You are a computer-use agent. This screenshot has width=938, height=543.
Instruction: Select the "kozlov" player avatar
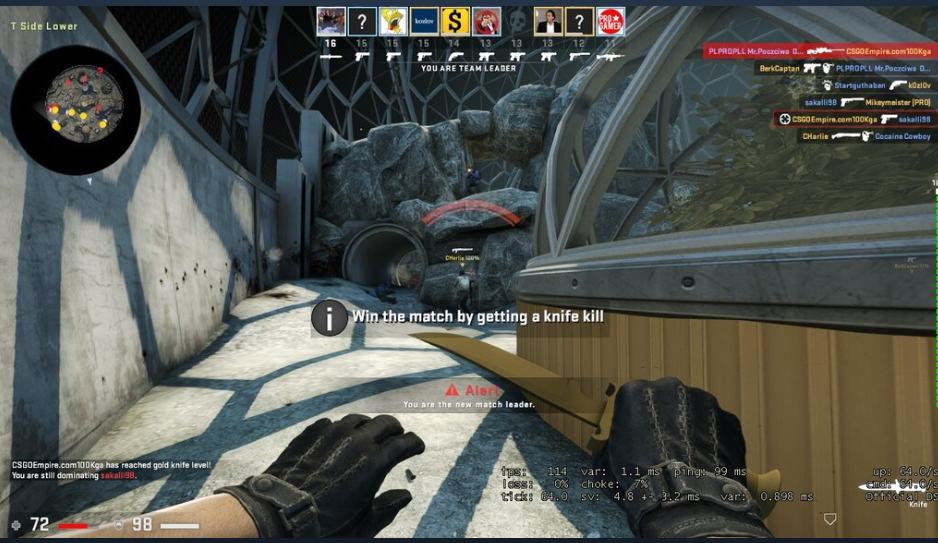(x=424, y=21)
